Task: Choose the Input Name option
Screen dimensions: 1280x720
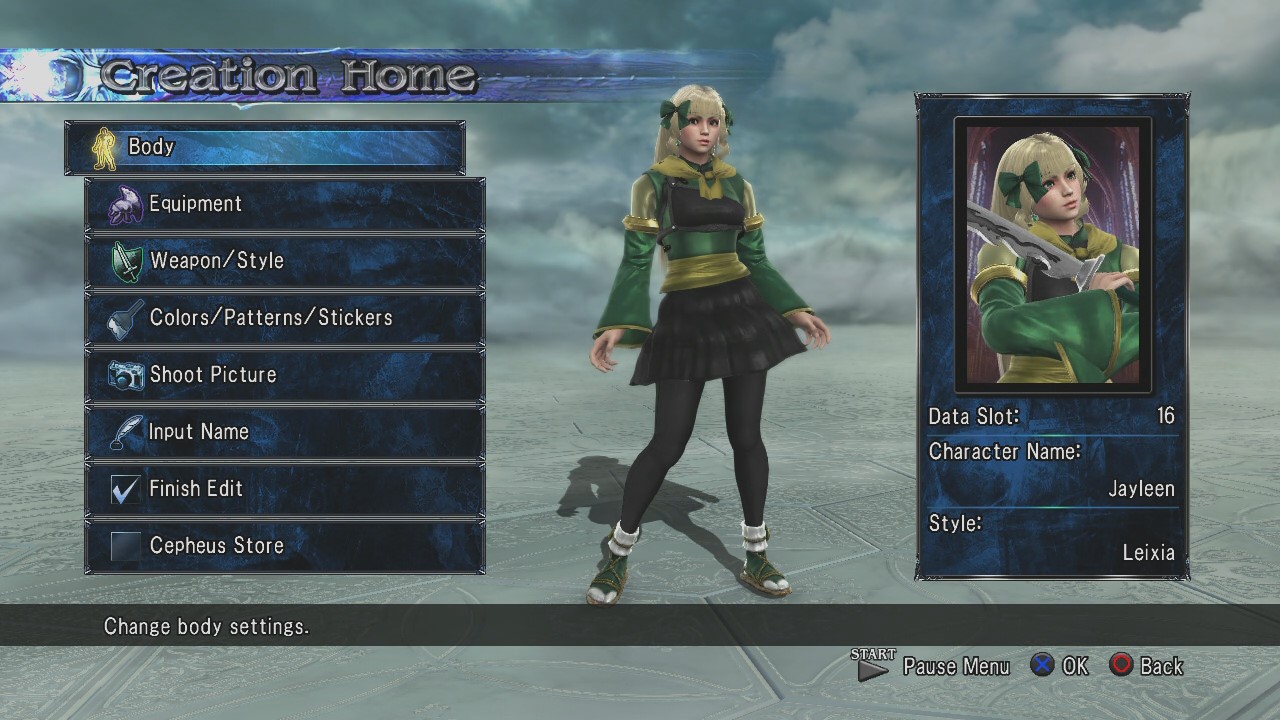Action: pyautogui.click(x=285, y=433)
